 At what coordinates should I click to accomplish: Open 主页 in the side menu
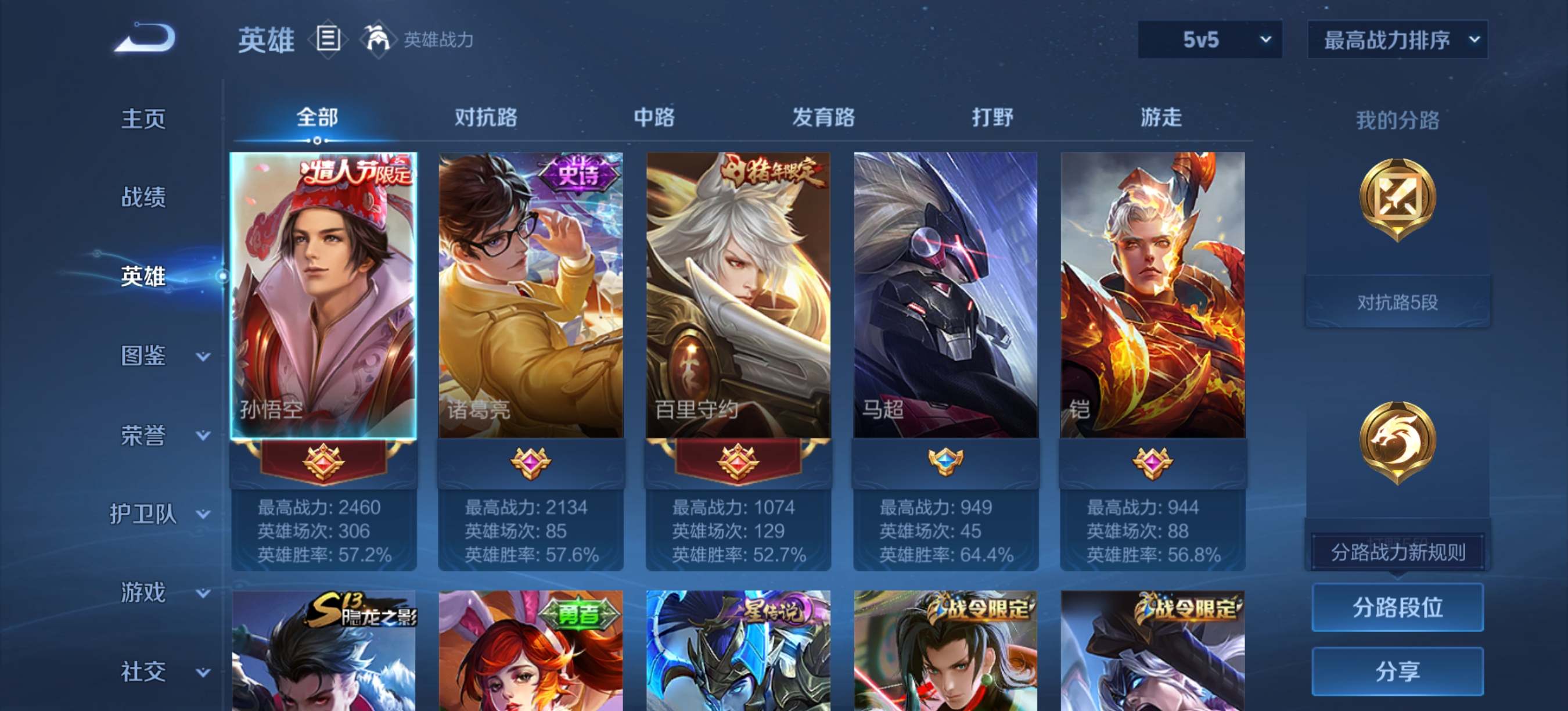(143, 118)
